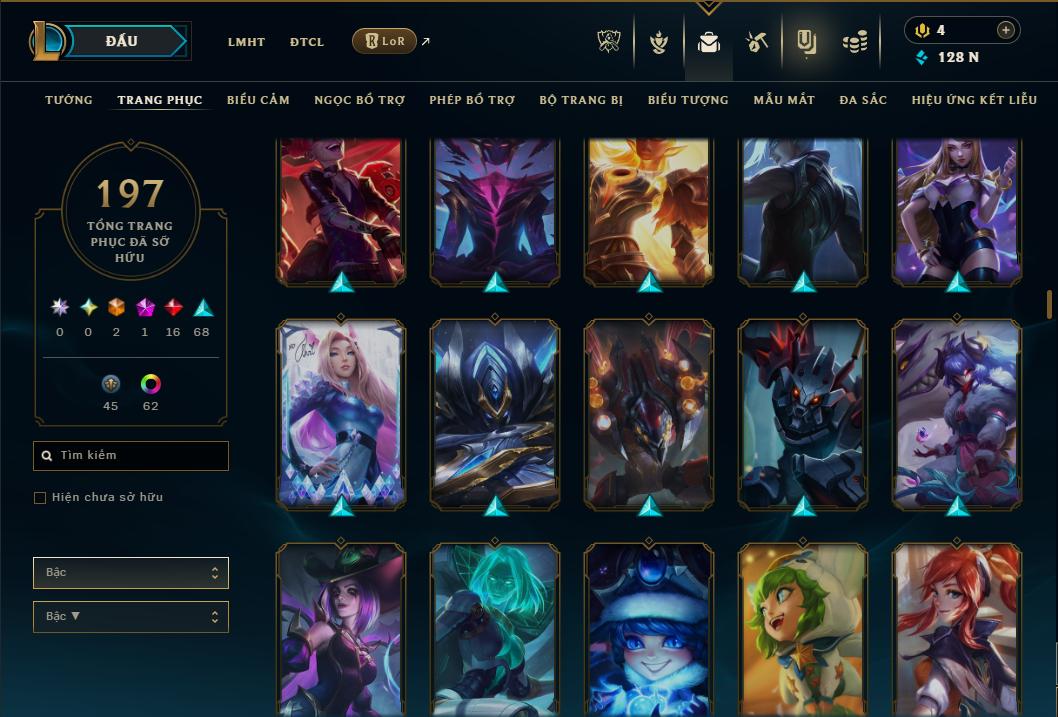Open the backpack collection icon
The image size is (1058, 717).
tap(709, 42)
